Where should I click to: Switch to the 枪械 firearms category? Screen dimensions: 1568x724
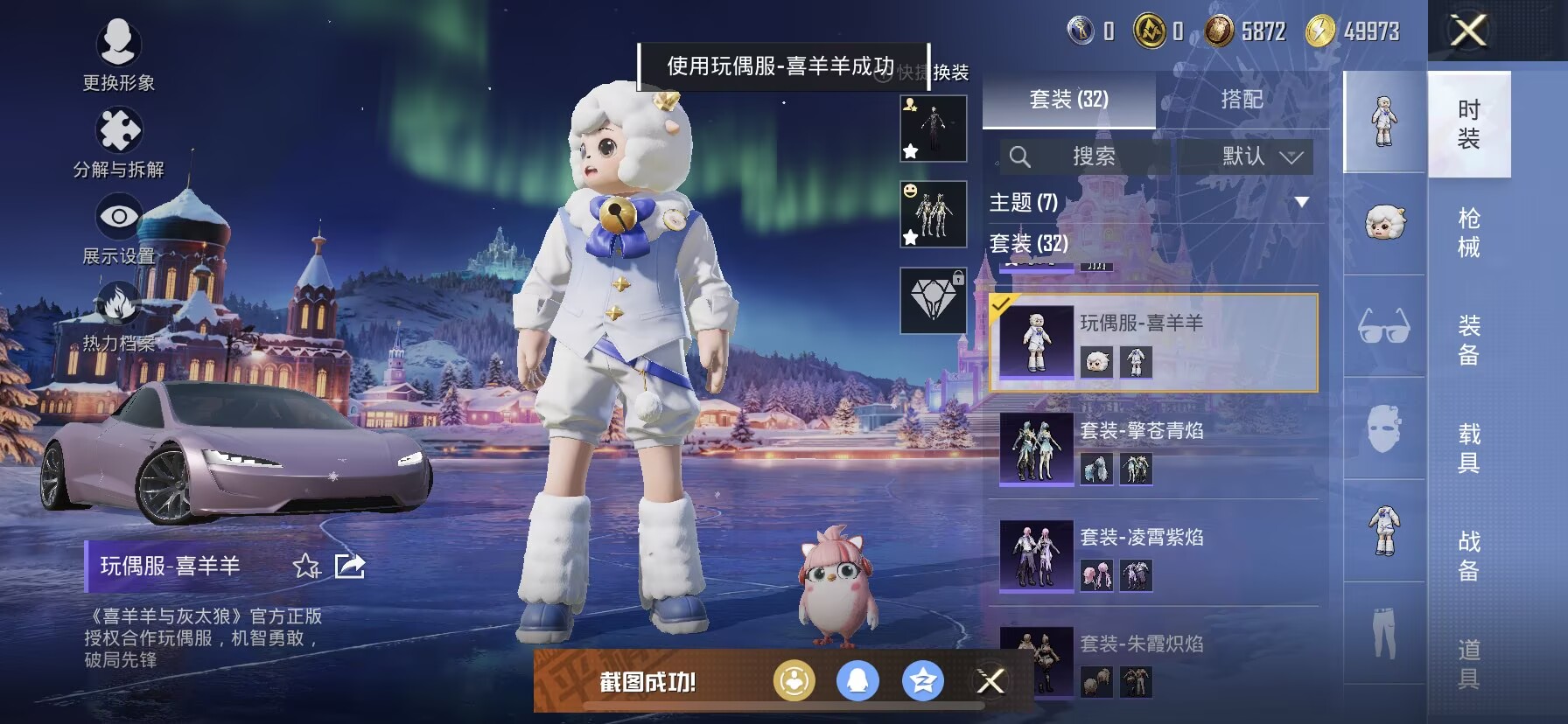tap(1468, 233)
